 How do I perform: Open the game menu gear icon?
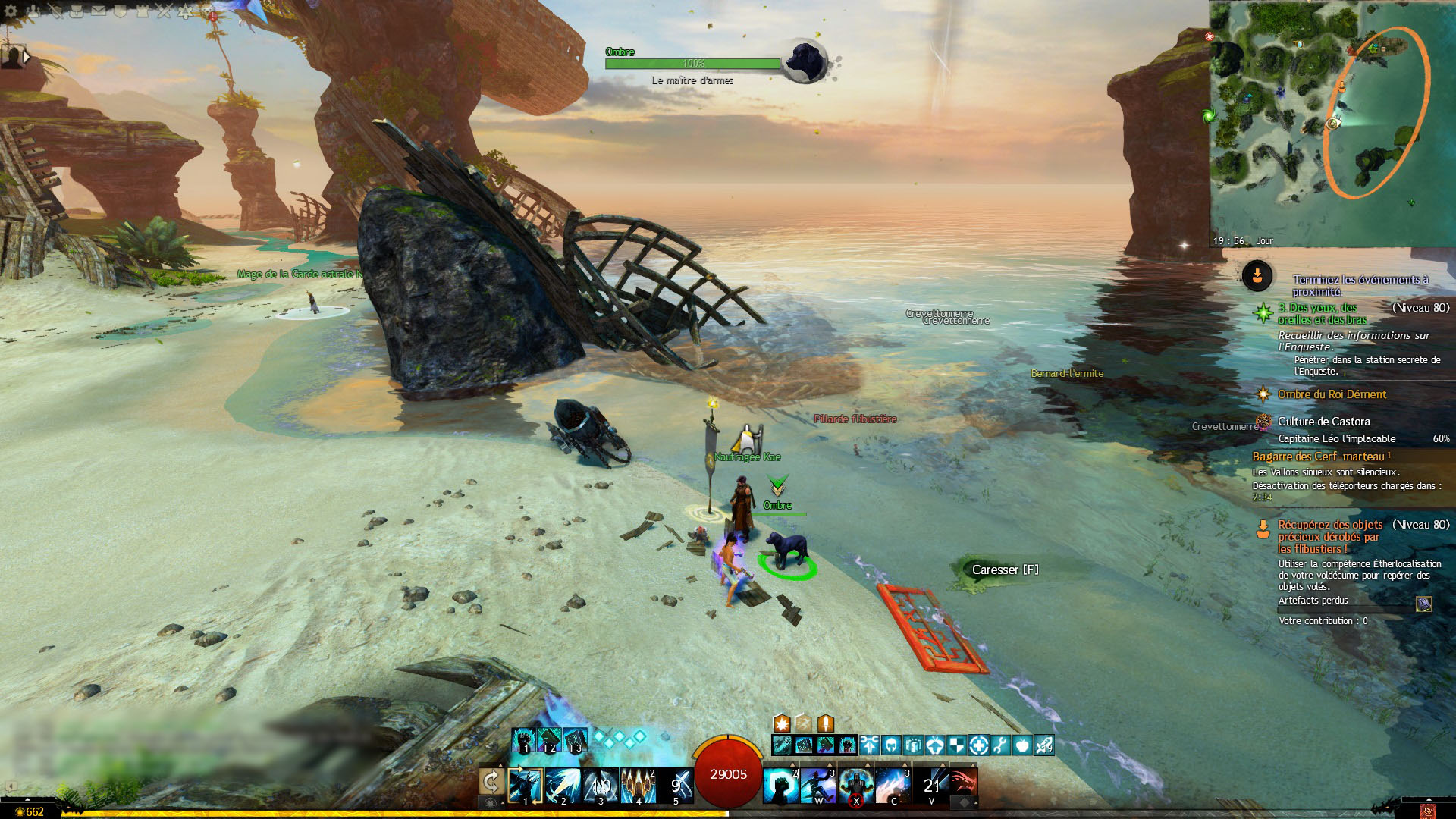coord(11,11)
